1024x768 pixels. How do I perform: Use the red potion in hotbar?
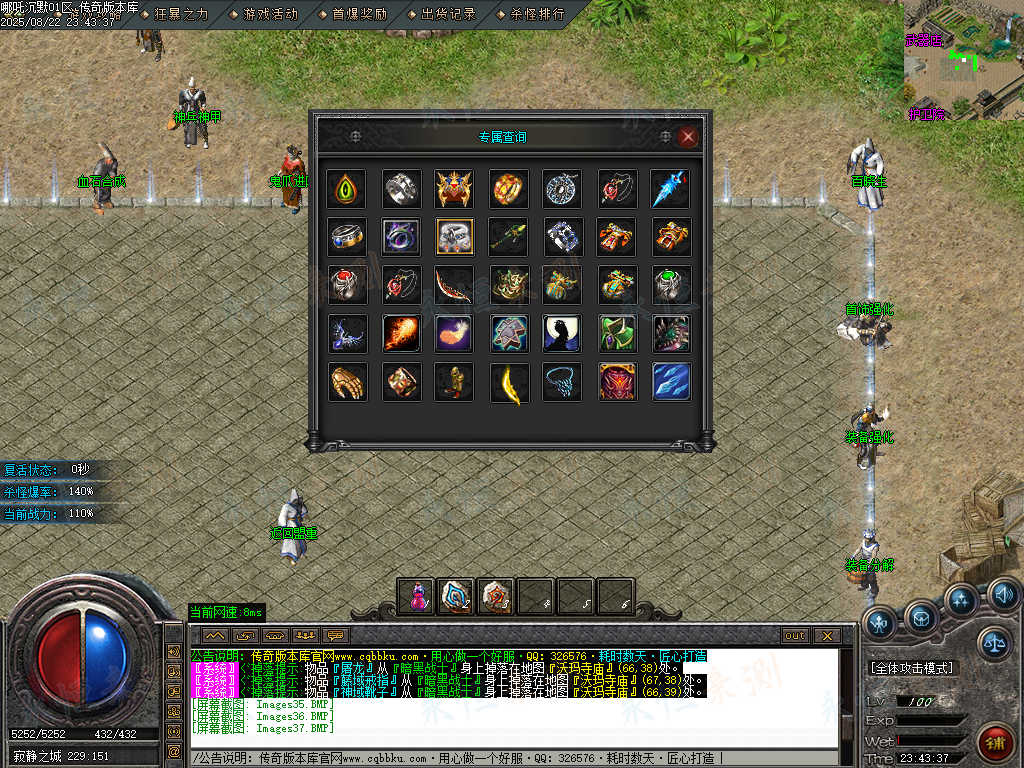click(x=415, y=595)
